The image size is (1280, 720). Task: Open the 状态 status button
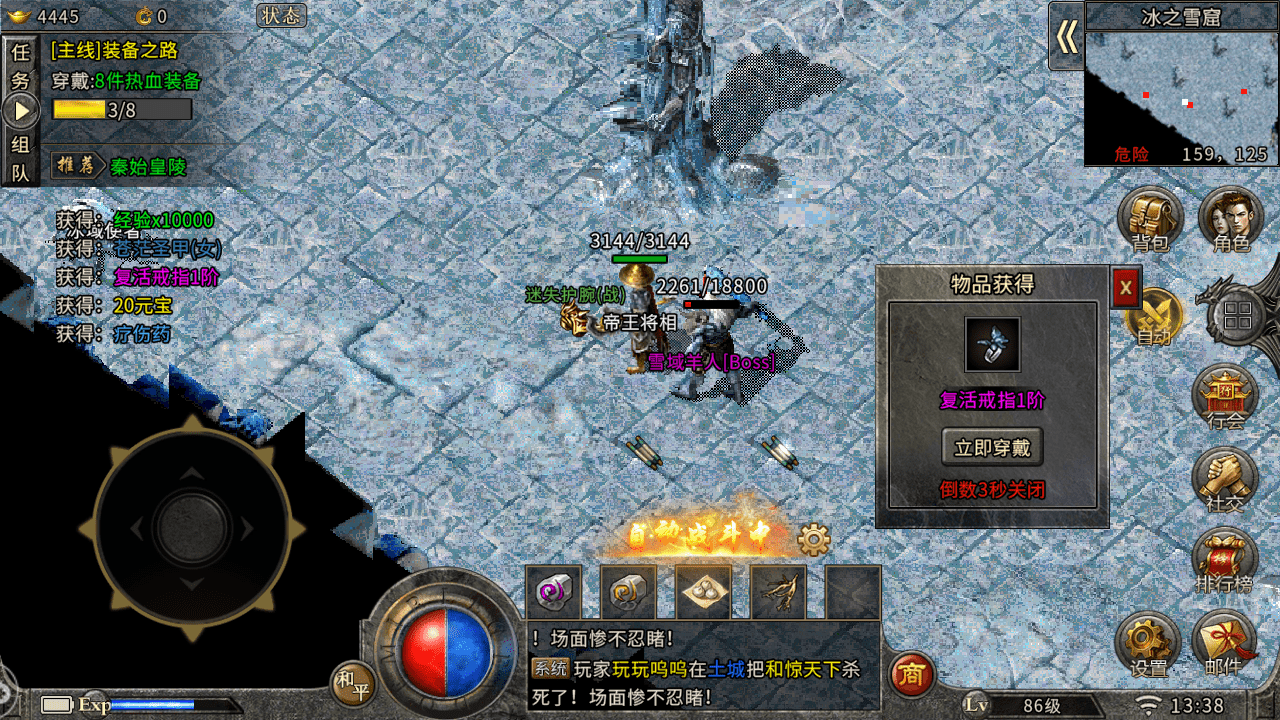[x=281, y=16]
